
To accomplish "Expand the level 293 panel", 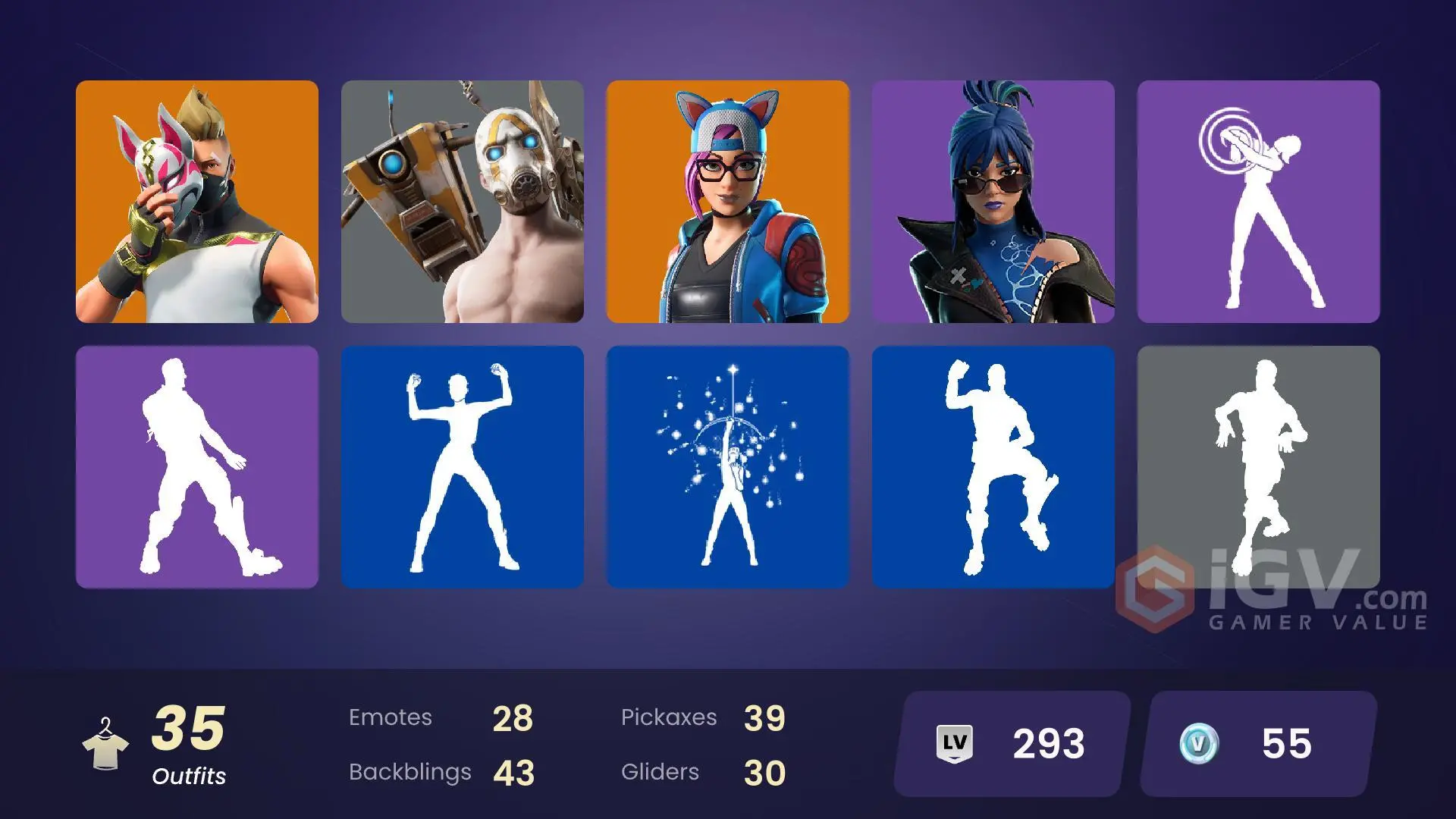I will [1009, 743].
